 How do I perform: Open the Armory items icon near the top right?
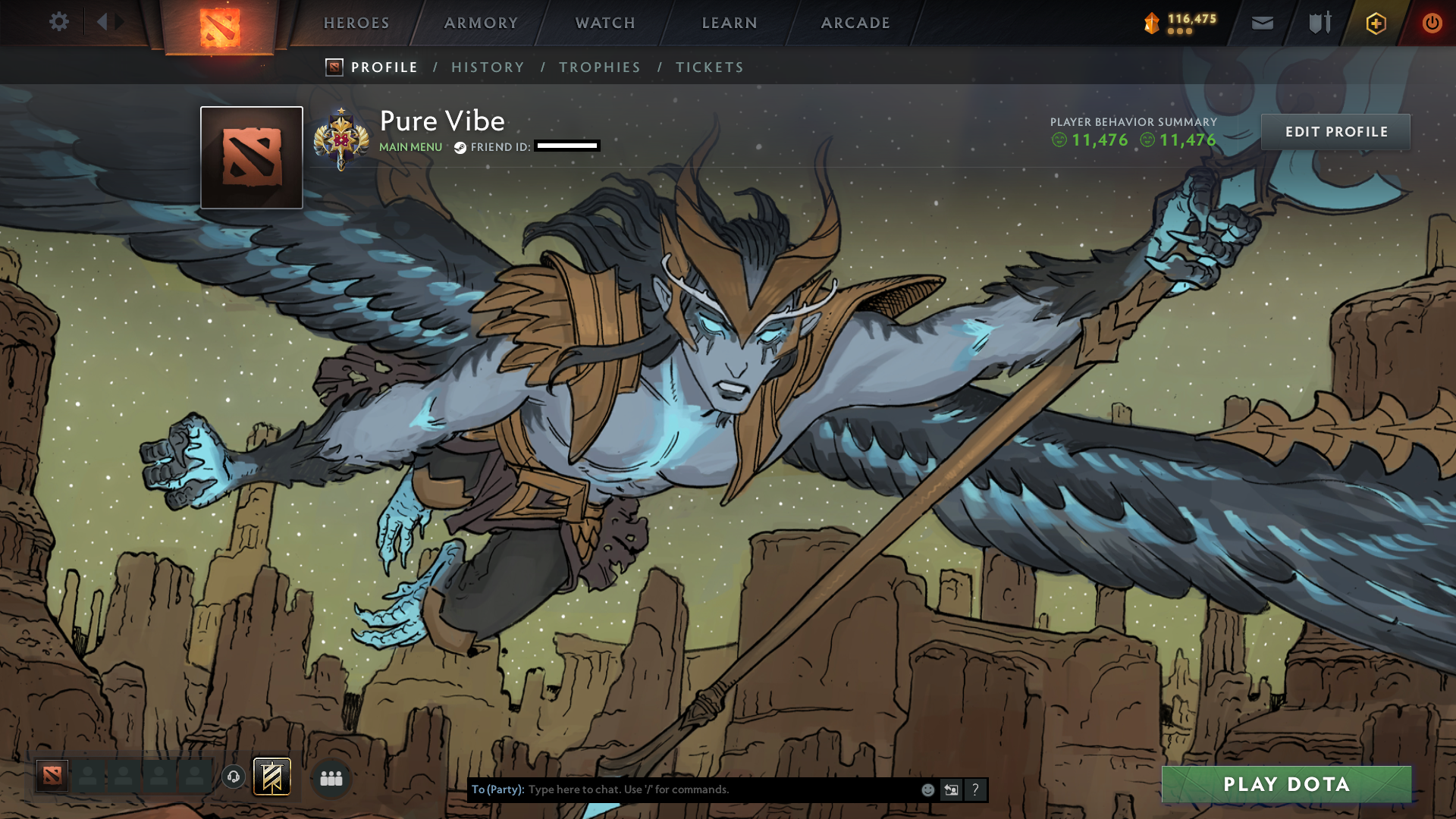[1319, 23]
